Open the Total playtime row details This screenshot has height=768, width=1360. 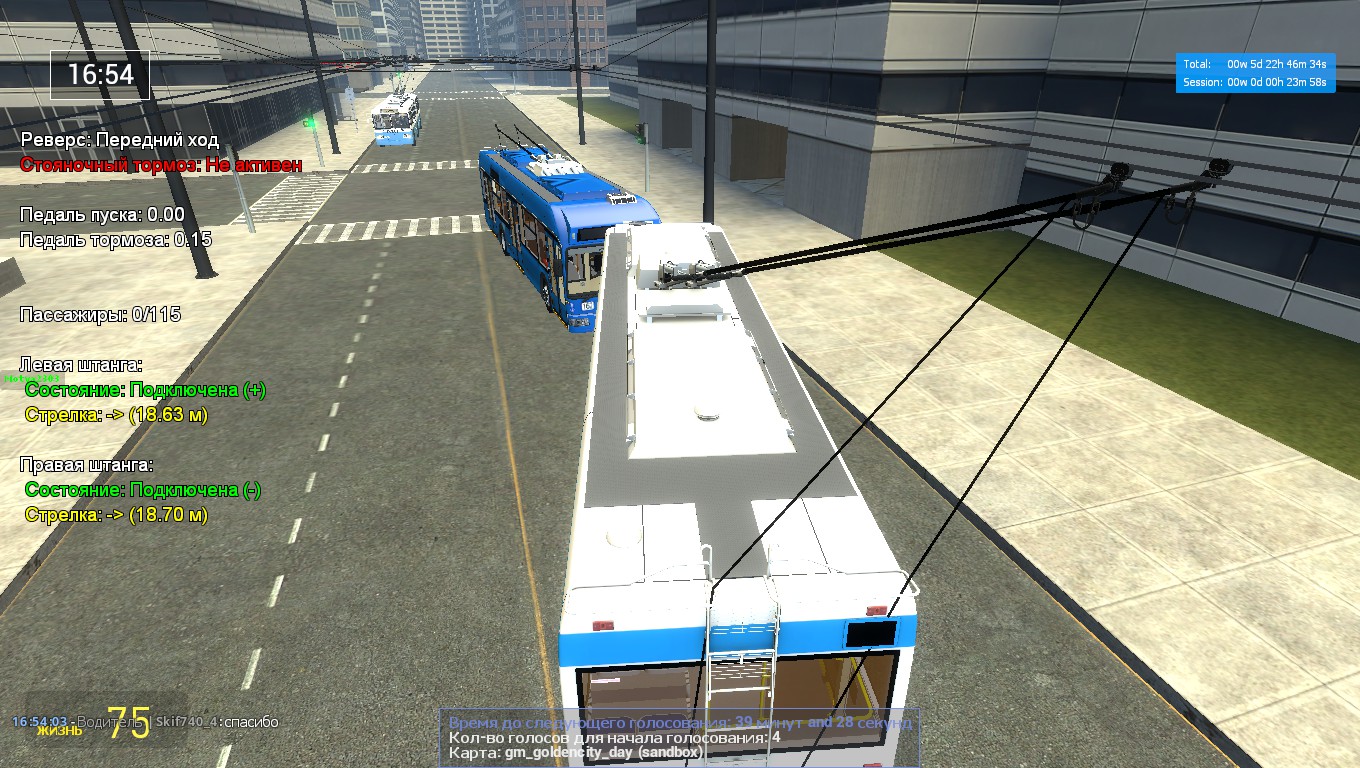pos(1254,65)
